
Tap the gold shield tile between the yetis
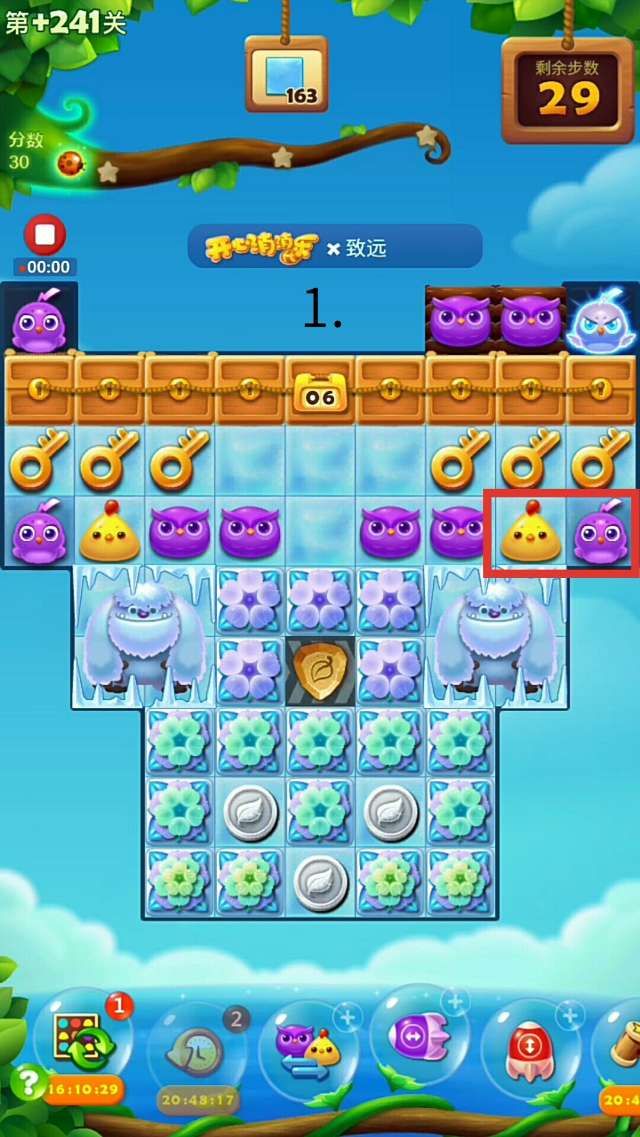click(321, 669)
